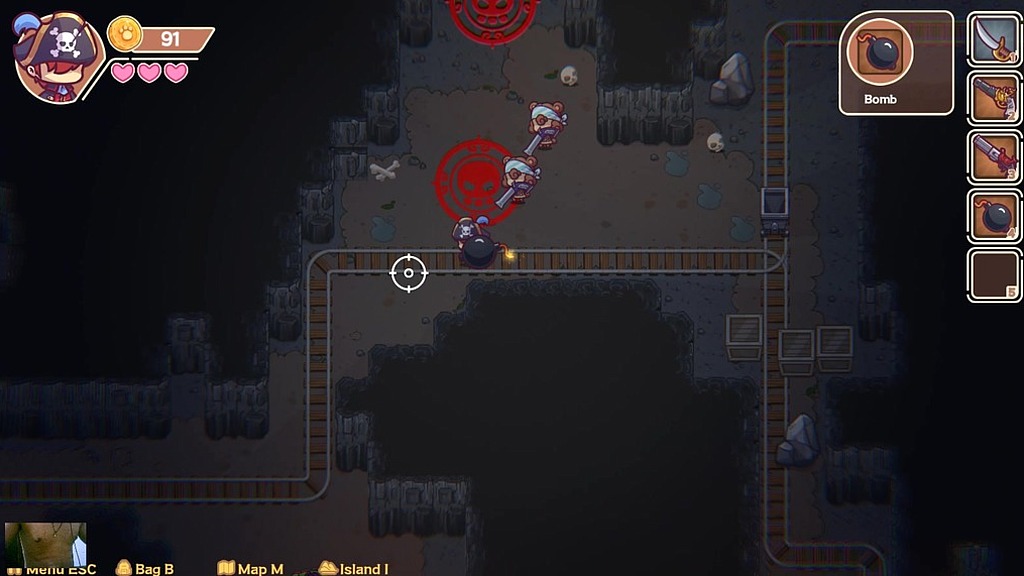Select the cutlass sword hotbar slot
Viewport: 1024px width, 576px height.
click(x=993, y=39)
